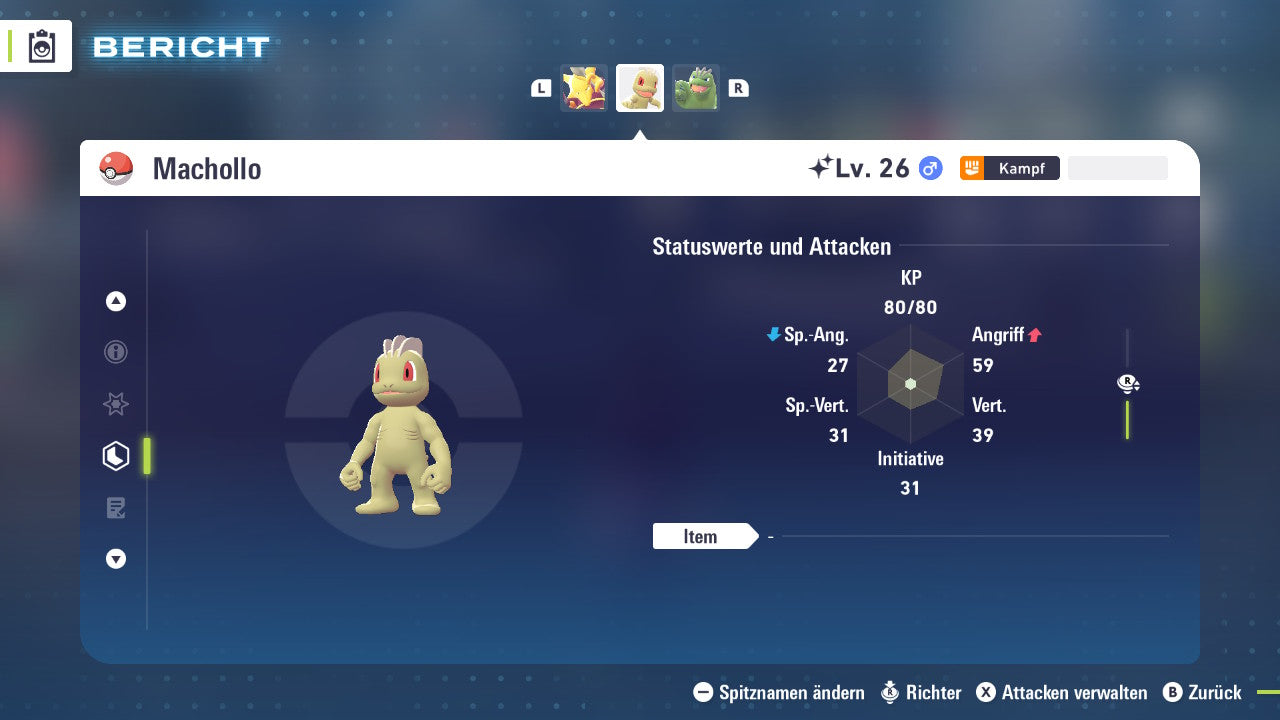The height and width of the screenshot is (720, 1280).
Task: Open the memo document icon in sidebar
Action: coord(115,508)
